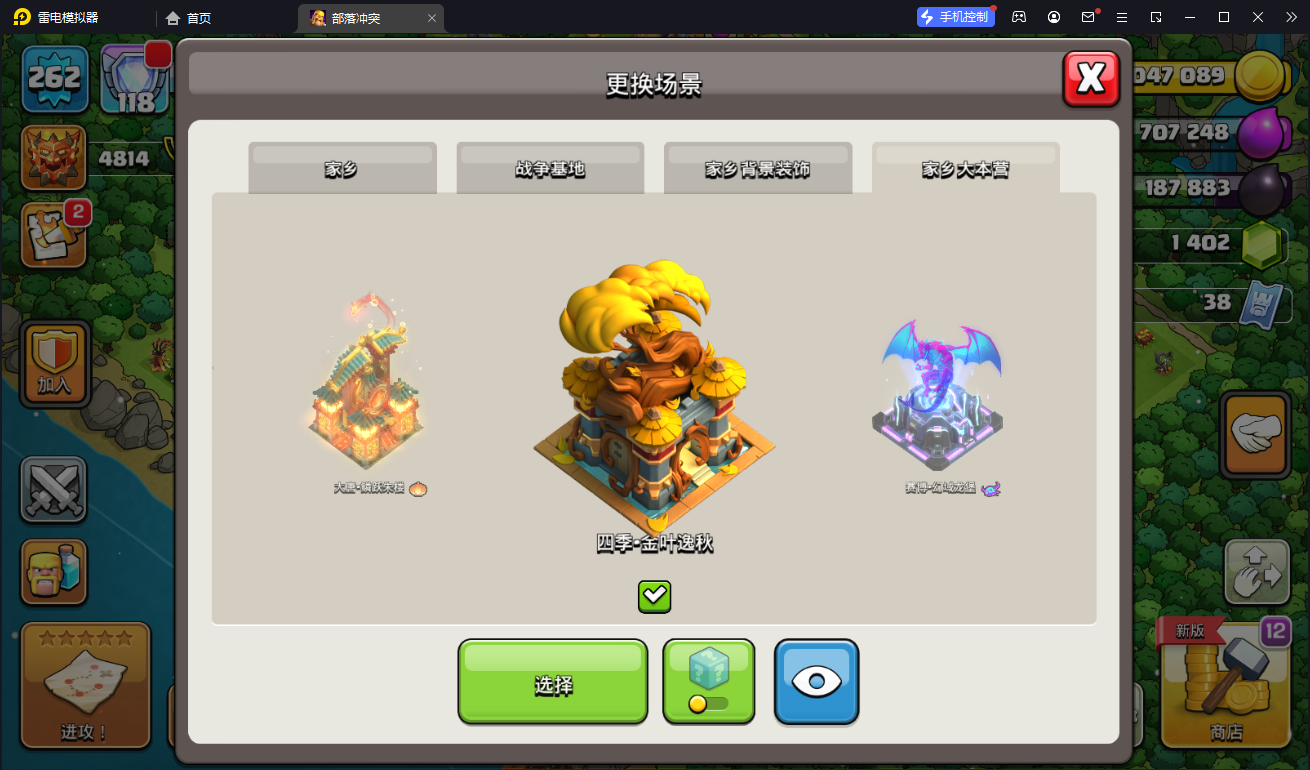Image resolution: width=1310 pixels, height=770 pixels.
Task: Select the 家乡大本营 tab
Action: coord(965,168)
